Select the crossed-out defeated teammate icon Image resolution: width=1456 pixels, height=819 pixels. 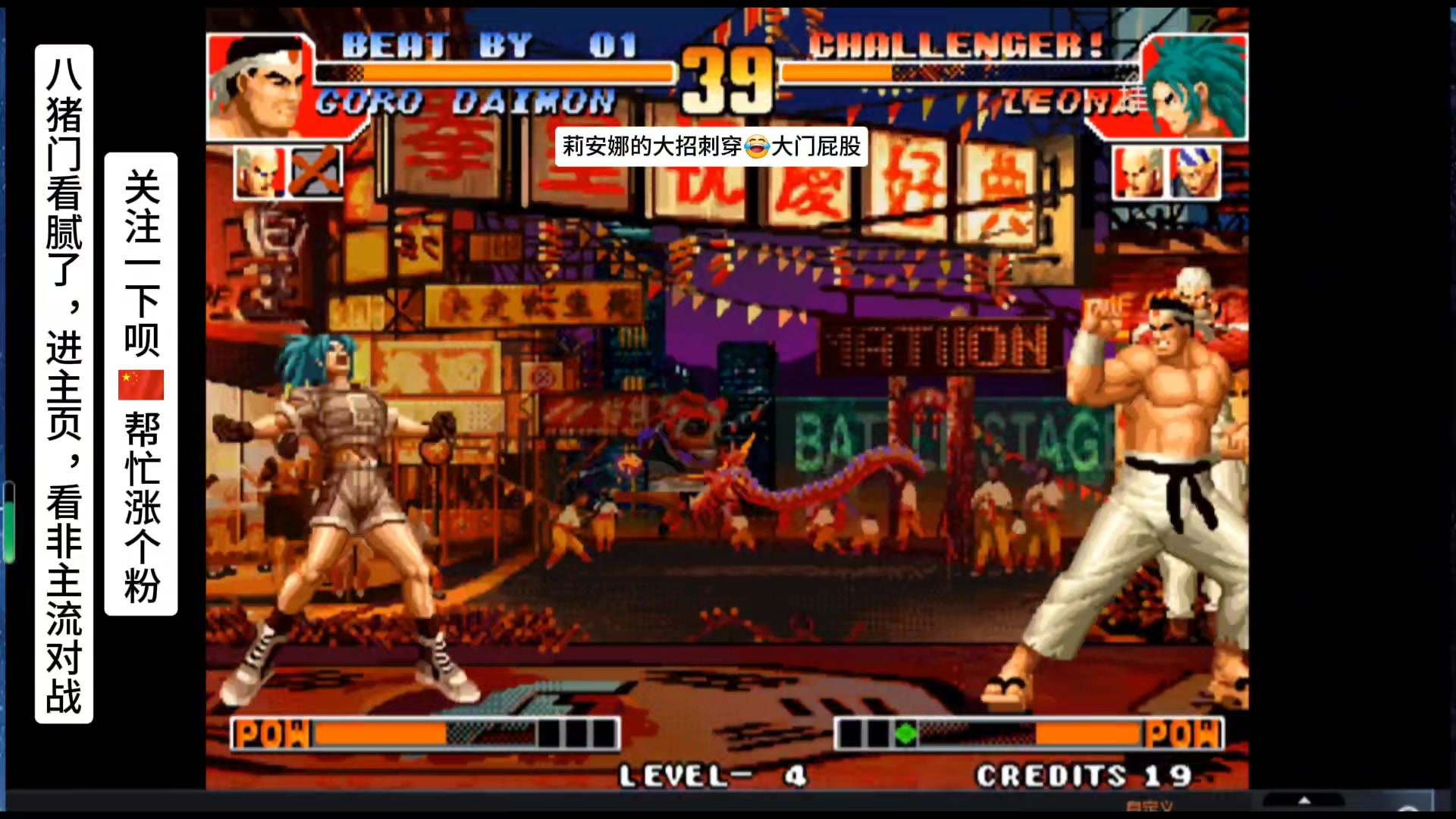(315, 172)
